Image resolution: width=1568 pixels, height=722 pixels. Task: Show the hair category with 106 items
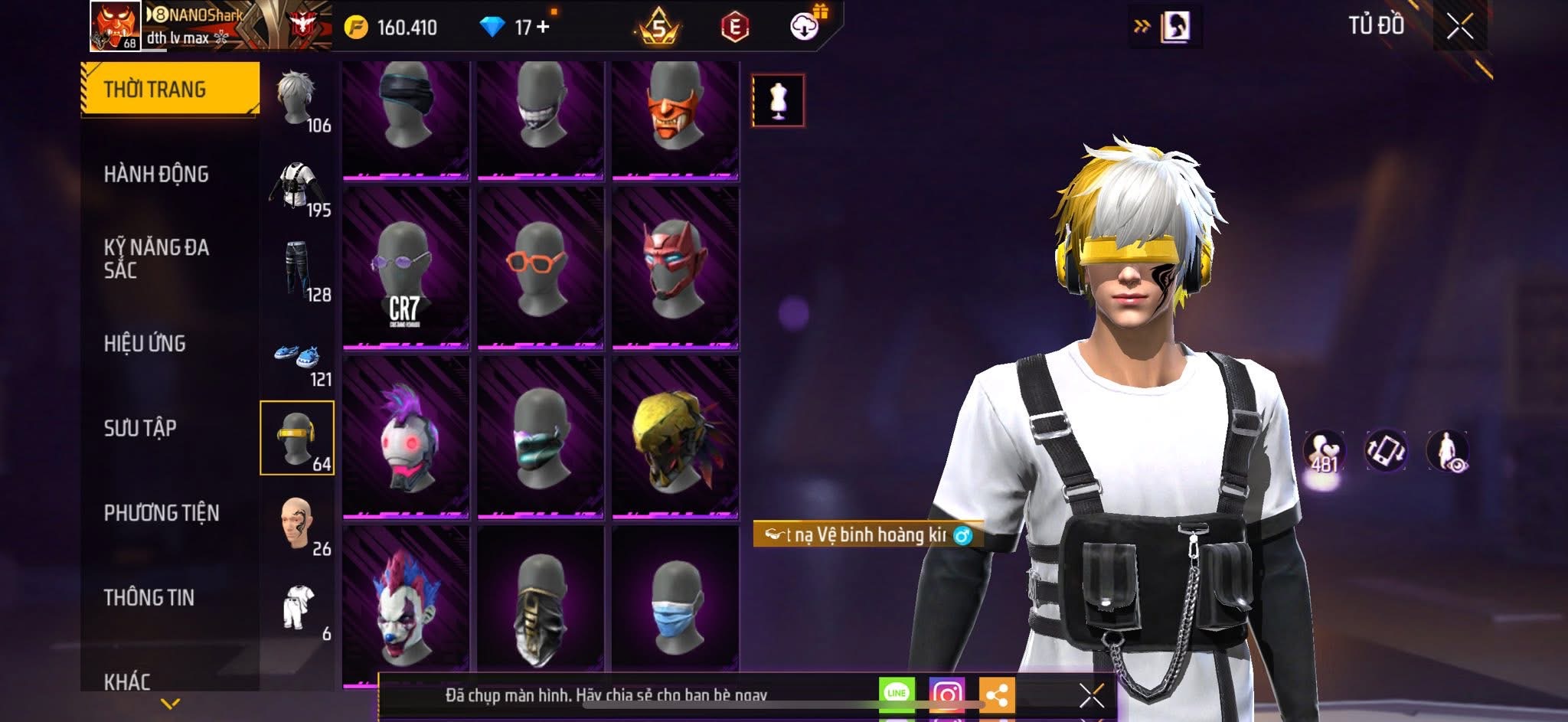298,100
